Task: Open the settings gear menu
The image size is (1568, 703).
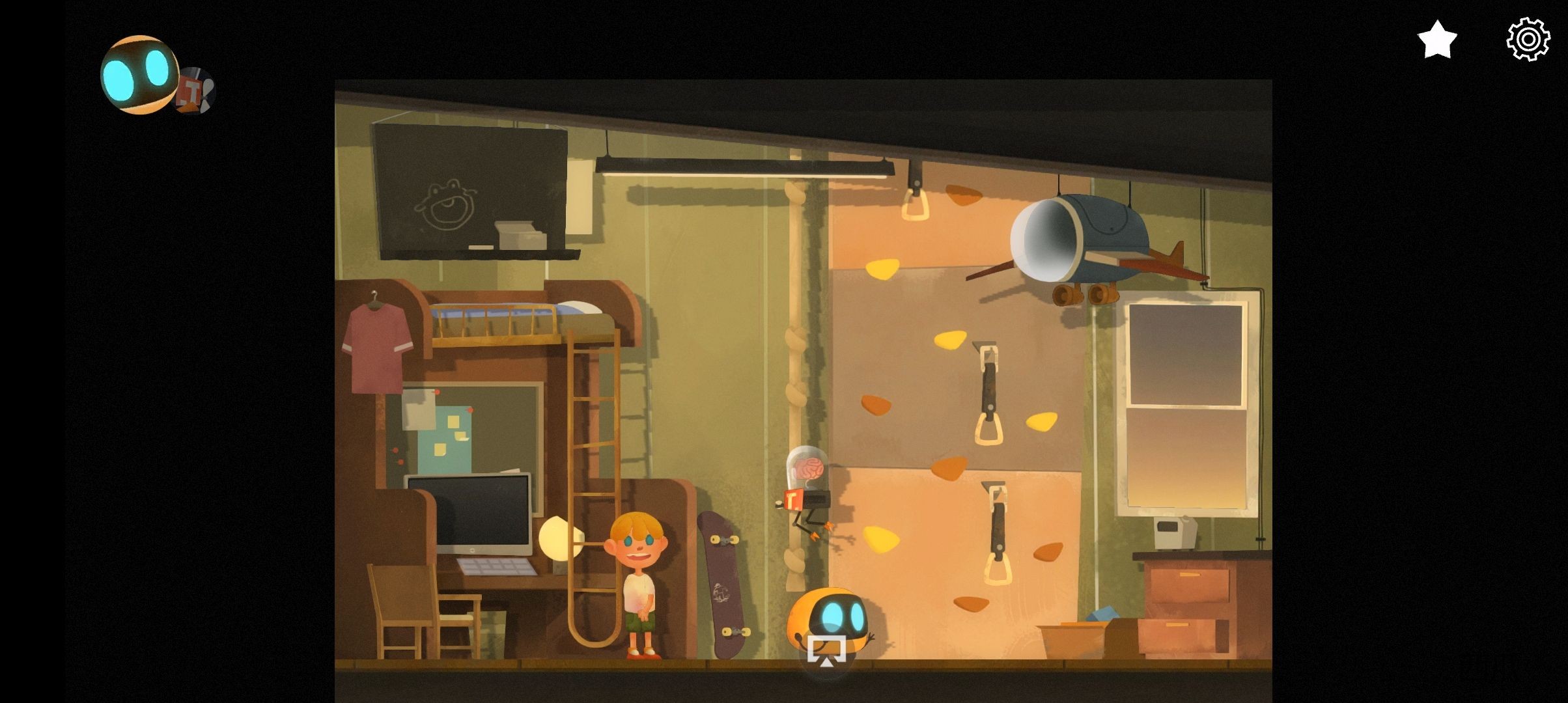Action: pyautogui.click(x=1528, y=40)
